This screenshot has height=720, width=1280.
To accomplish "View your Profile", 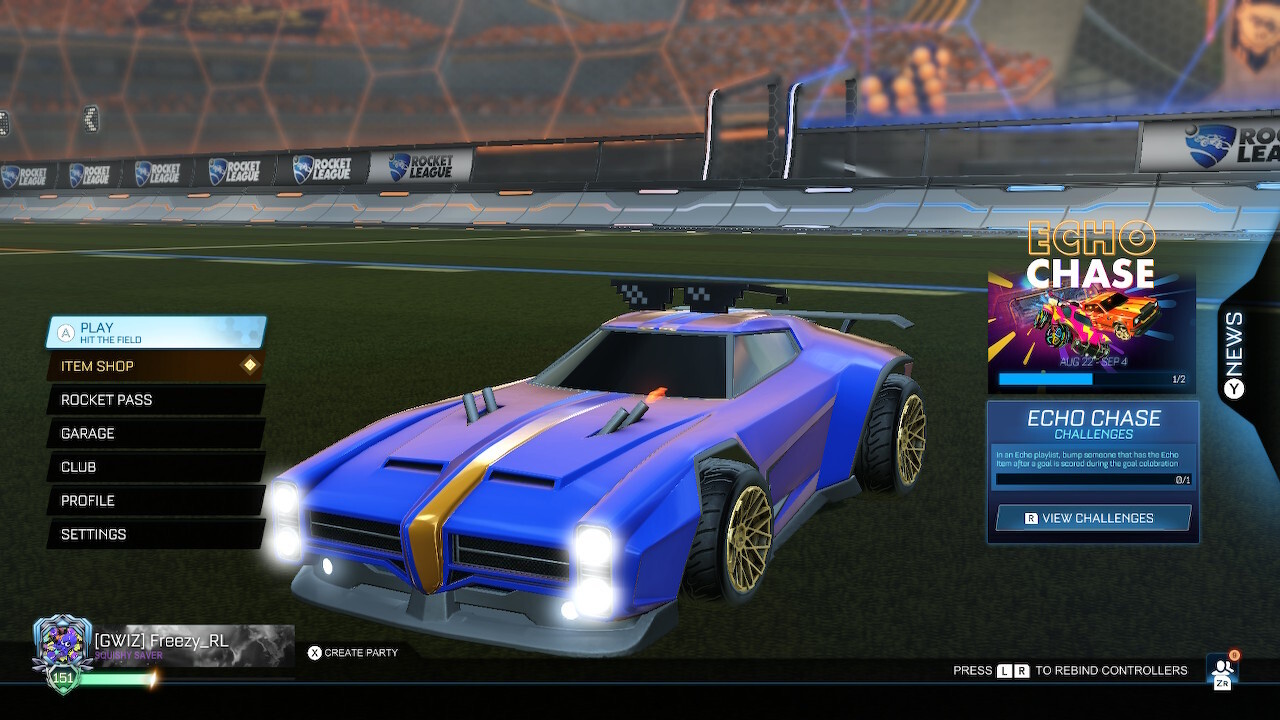I will [90, 500].
